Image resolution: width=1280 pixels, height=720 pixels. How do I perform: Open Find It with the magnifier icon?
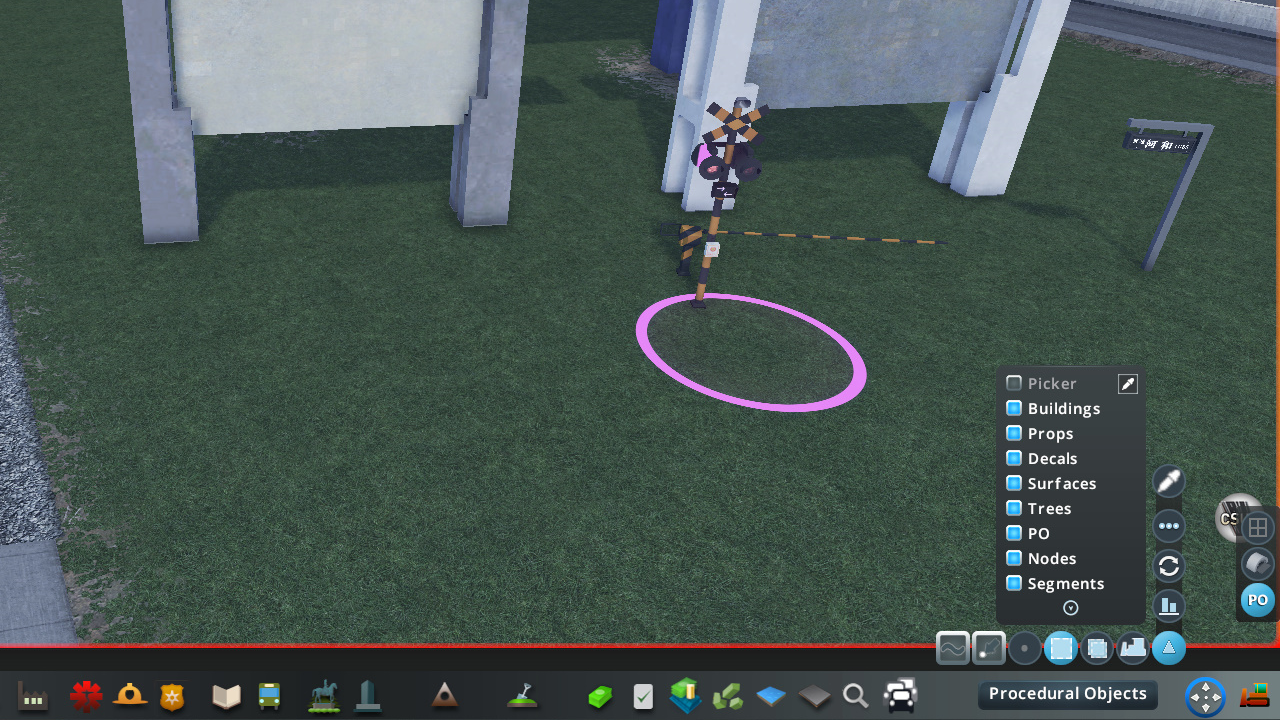(x=855, y=693)
